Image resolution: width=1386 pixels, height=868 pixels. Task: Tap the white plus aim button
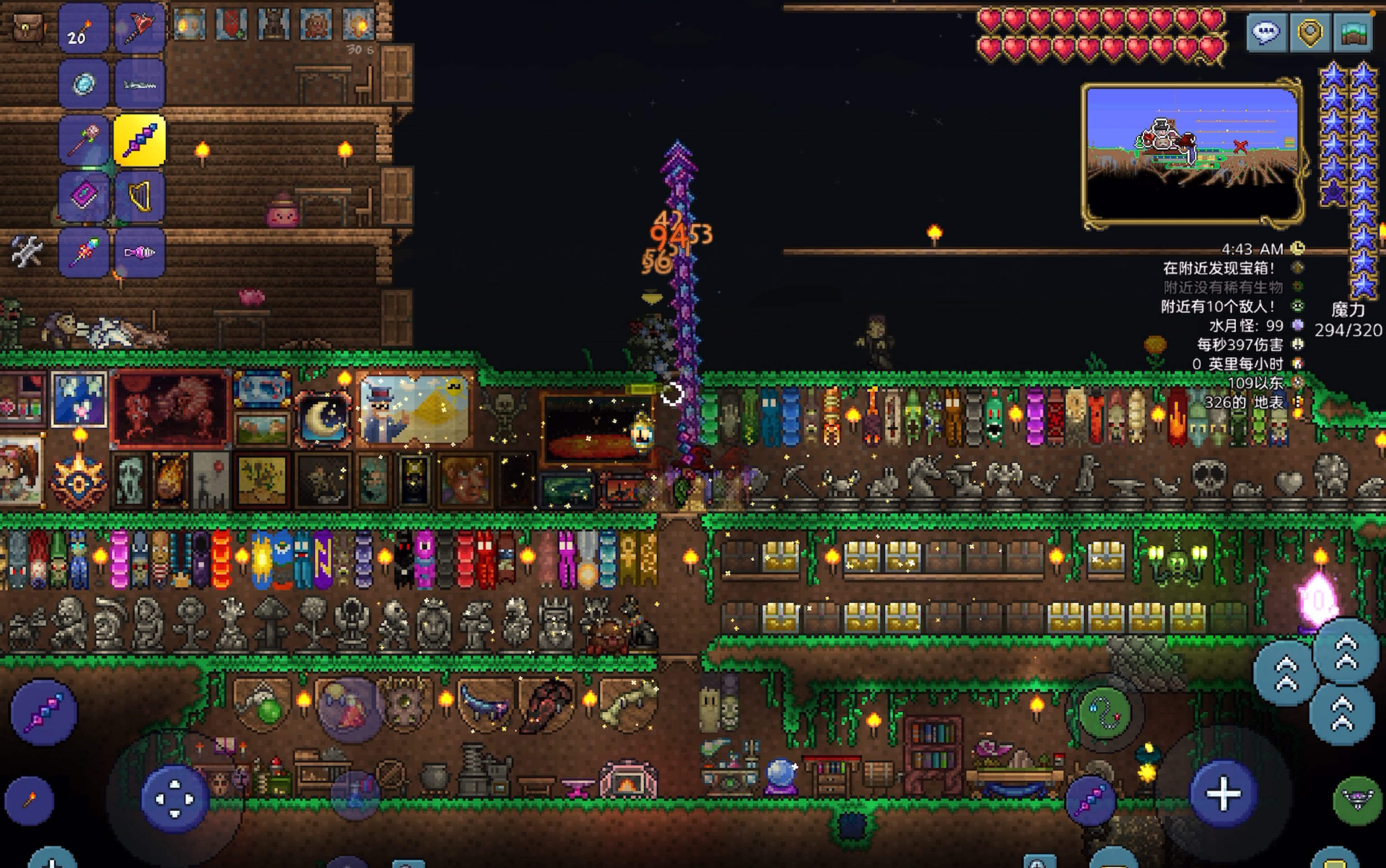coord(1223,794)
